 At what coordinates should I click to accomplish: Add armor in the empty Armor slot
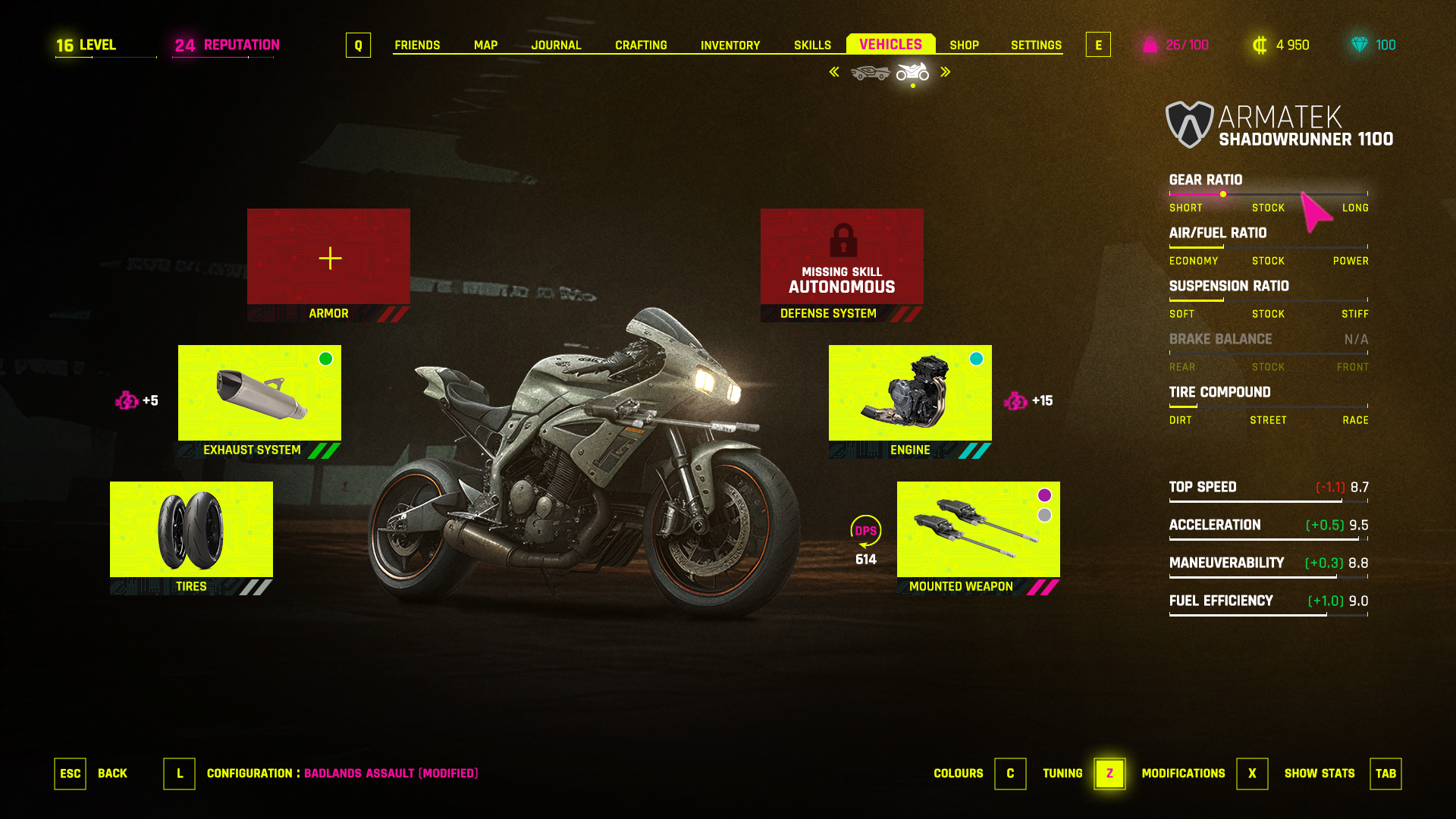pyautogui.click(x=328, y=259)
